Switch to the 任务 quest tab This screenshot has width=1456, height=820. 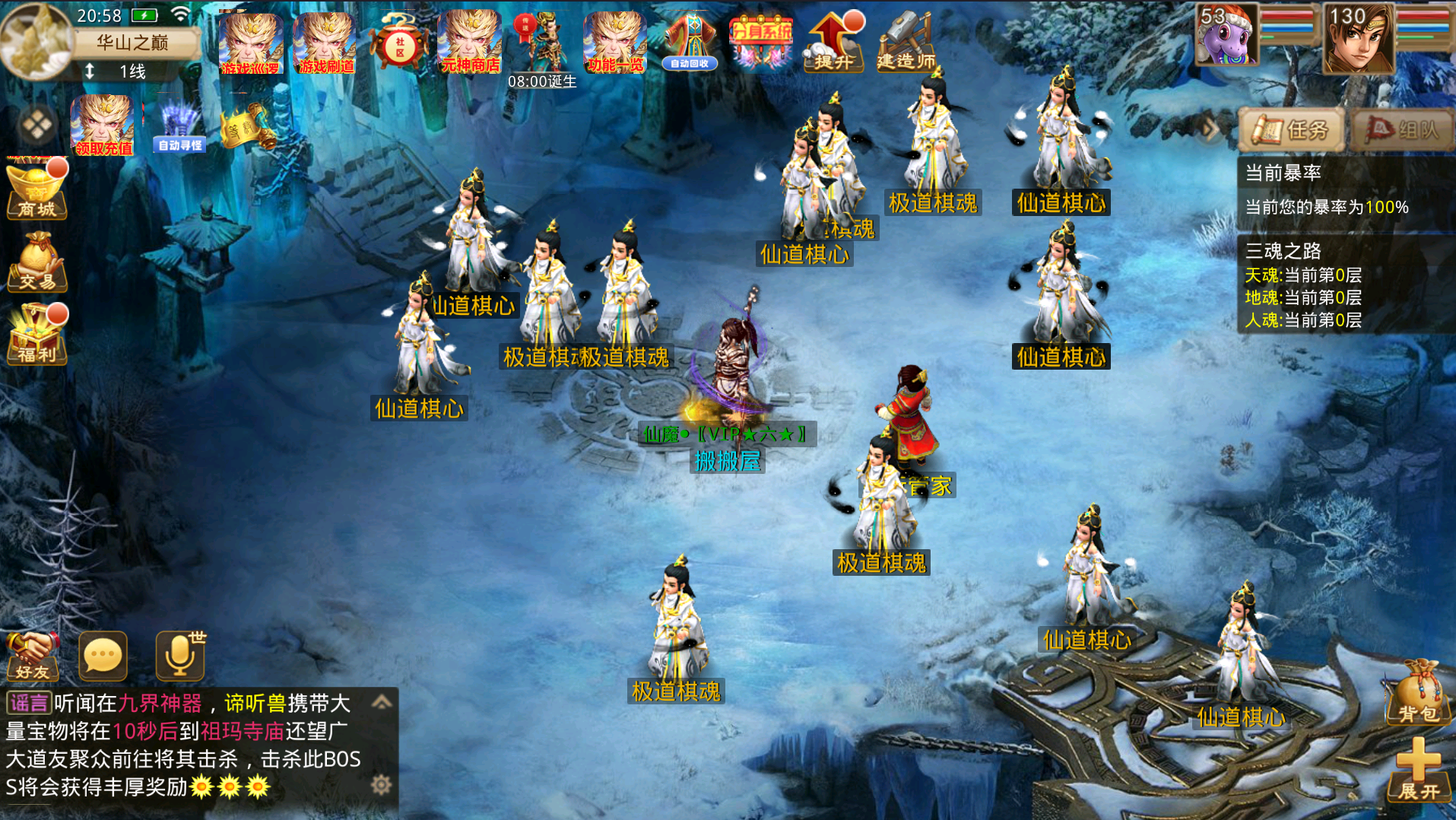coord(1292,130)
